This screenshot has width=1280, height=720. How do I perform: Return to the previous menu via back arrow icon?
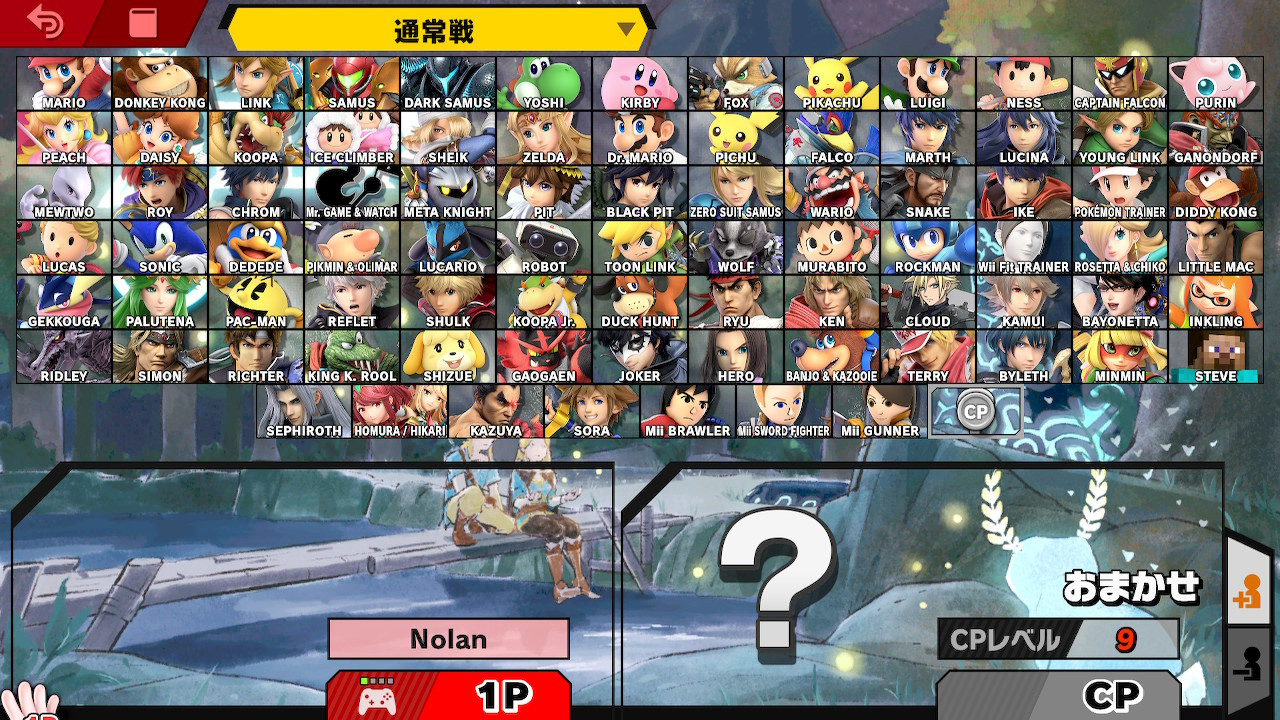45,22
